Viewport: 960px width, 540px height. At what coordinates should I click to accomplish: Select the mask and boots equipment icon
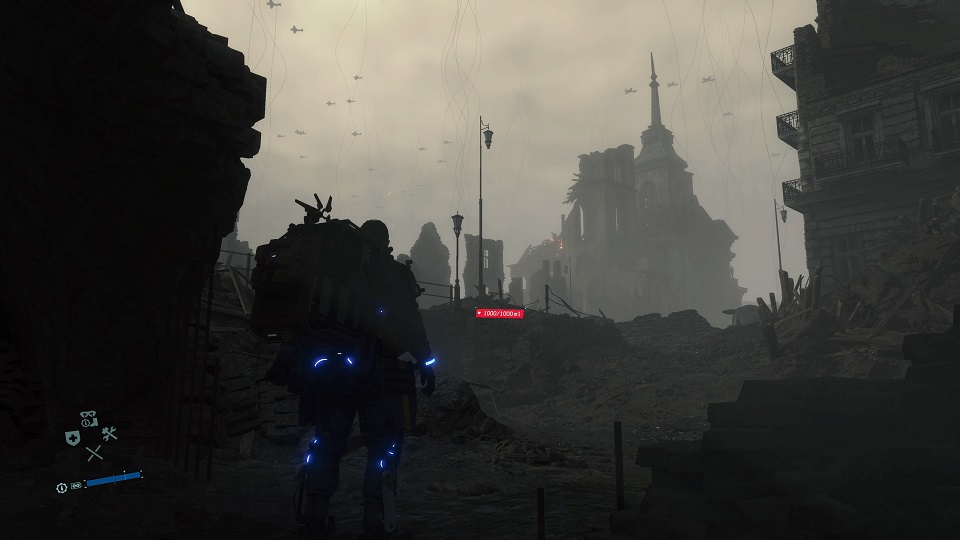[89, 420]
